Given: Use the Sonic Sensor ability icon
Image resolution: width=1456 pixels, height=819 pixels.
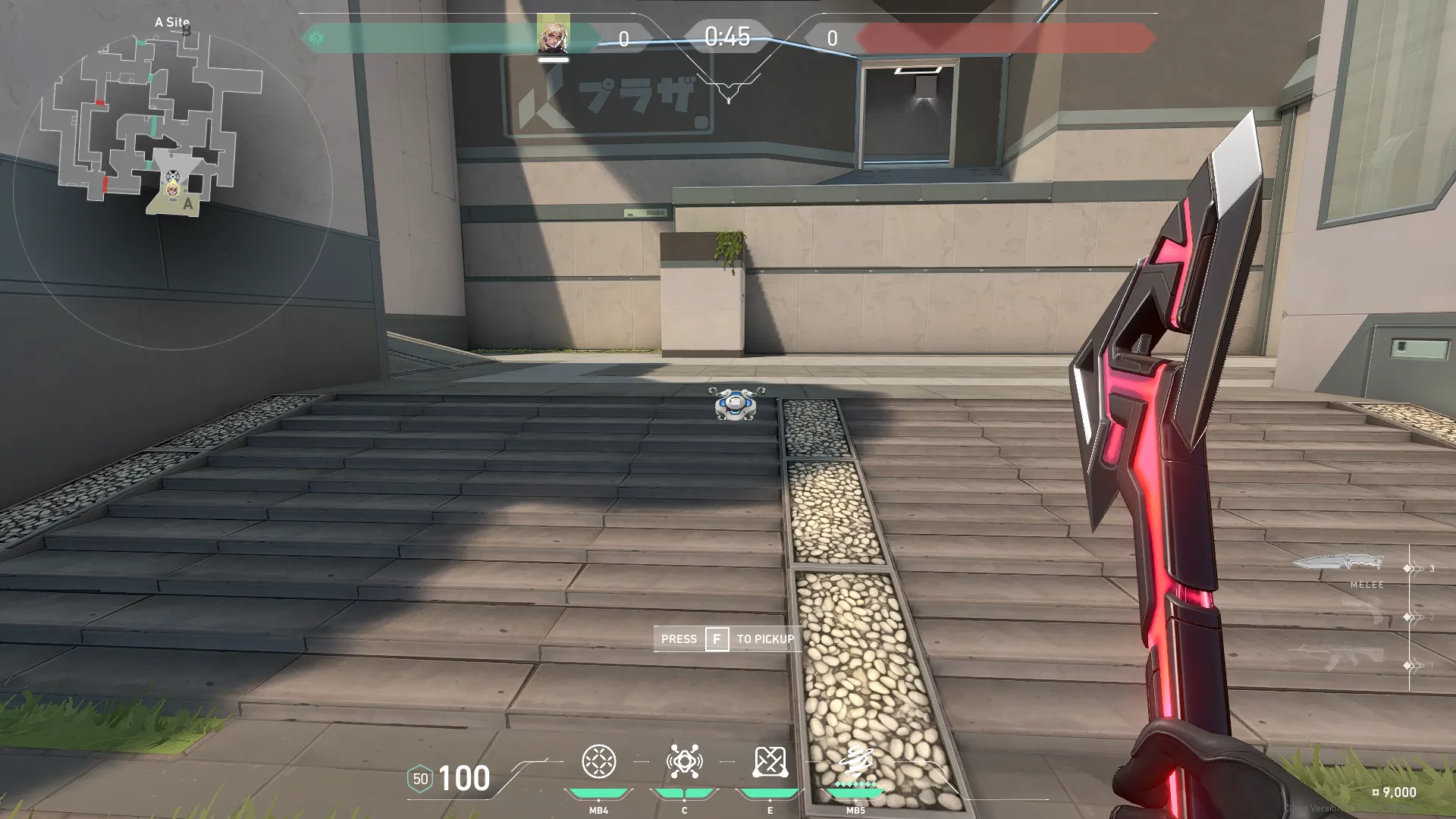Looking at the screenshot, I should coord(684,762).
